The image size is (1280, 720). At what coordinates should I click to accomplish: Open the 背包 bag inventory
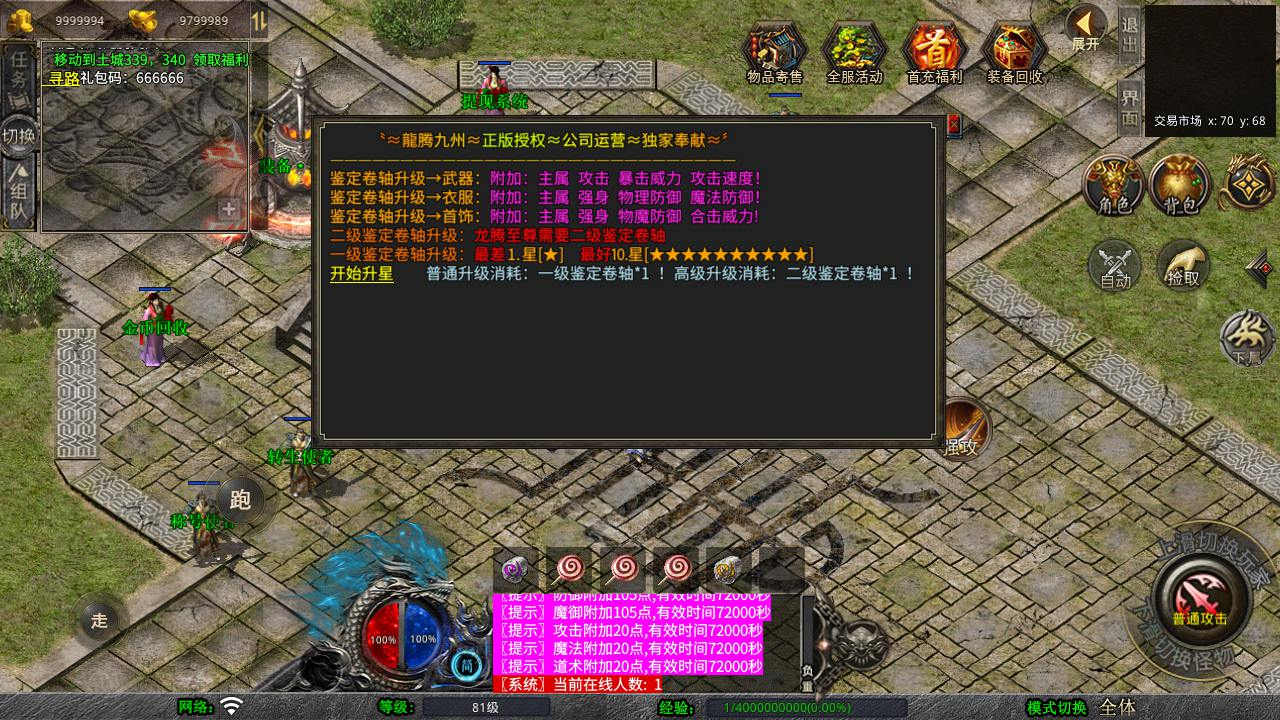[x=1180, y=186]
